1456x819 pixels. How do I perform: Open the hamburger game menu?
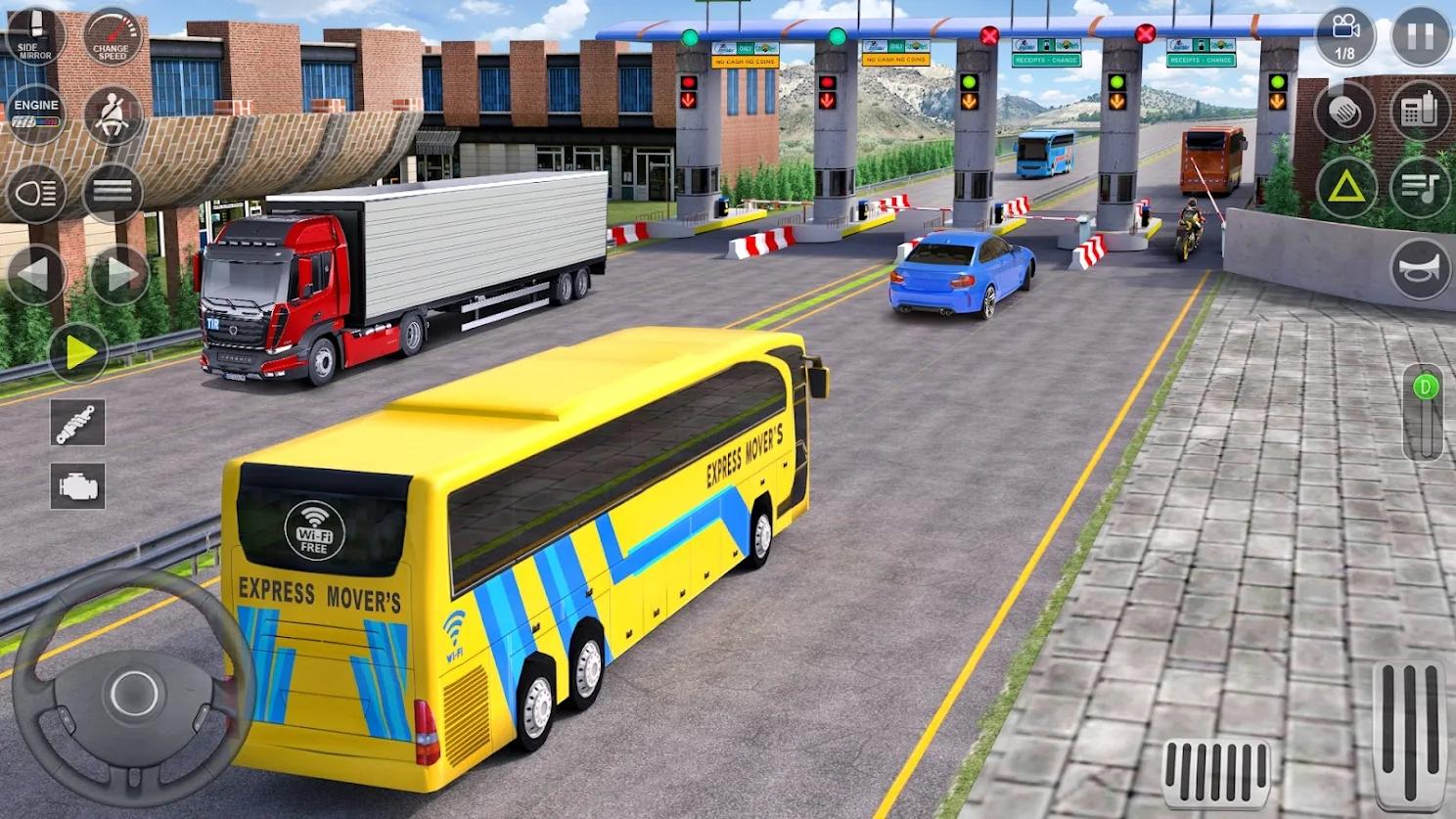[x=114, y=193]
